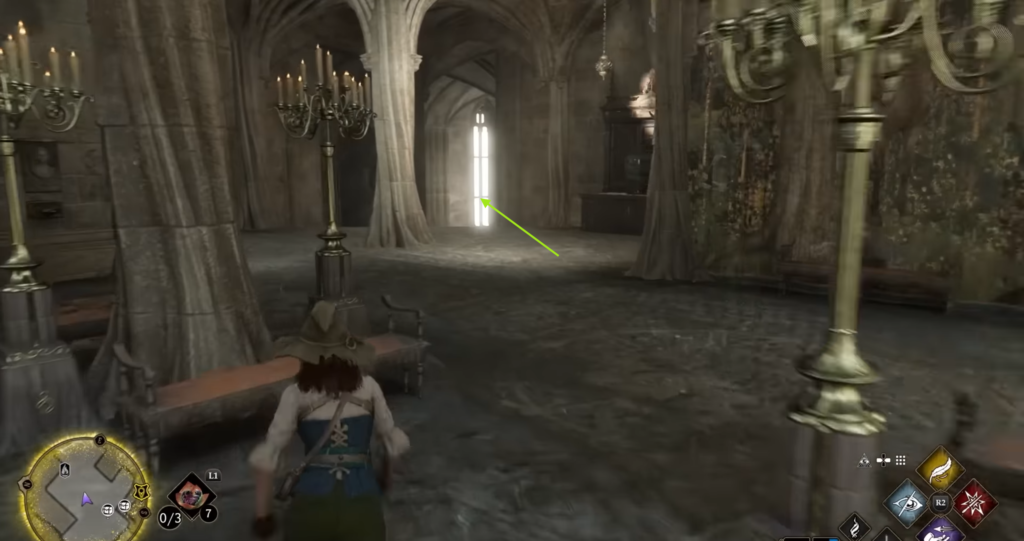Select the Floo flame marker on the minimap
Viewport: 1024px width, 541px height.
tap(64, 471)
